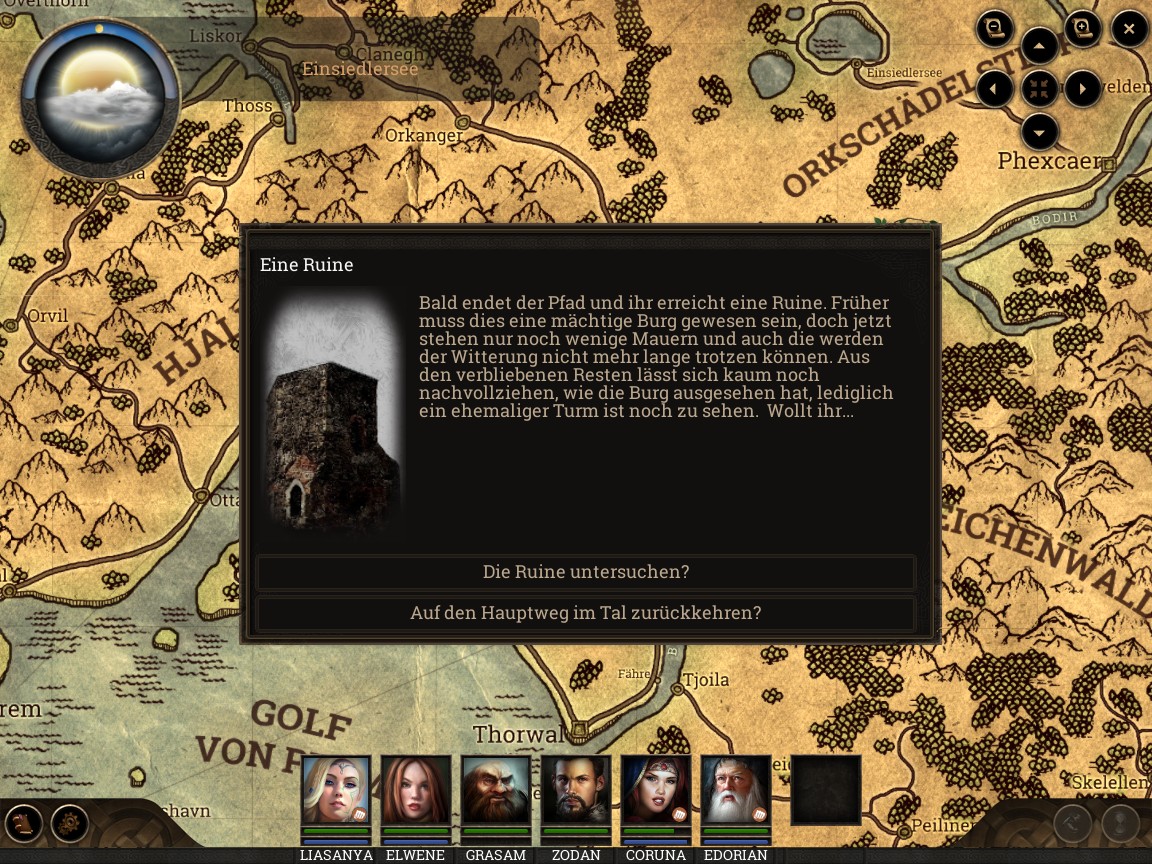Select Liasanya's portrait
The height and width of the screenshot is (864, 1152).
tap(336, 790)
